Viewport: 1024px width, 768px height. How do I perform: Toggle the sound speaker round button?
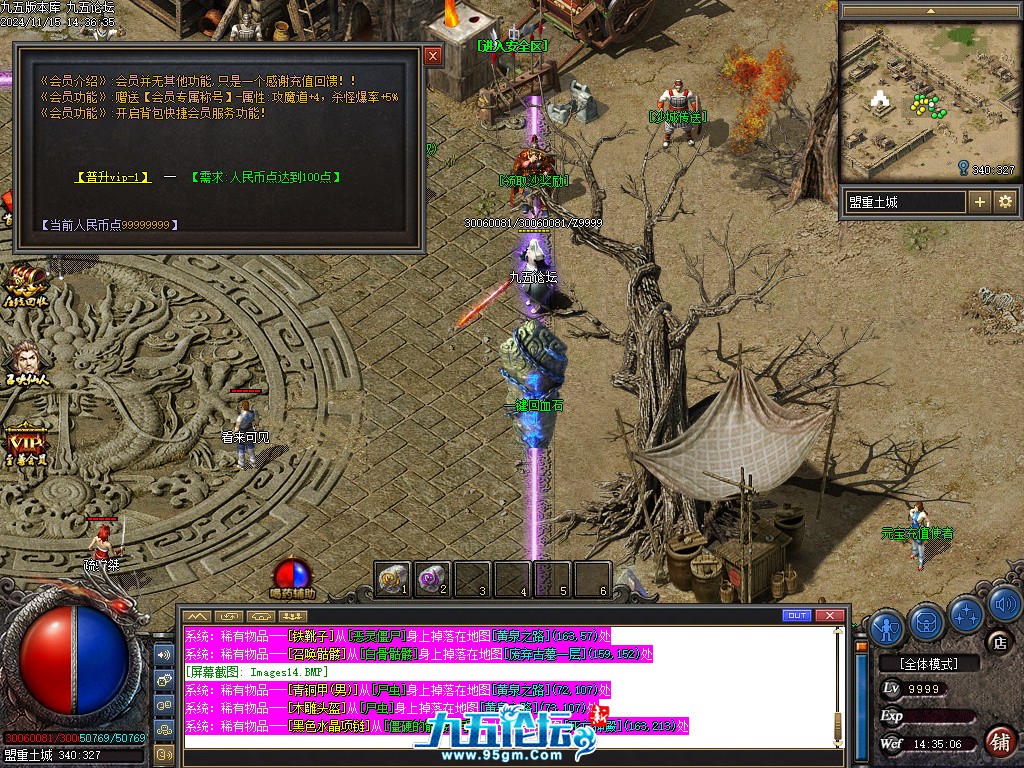1005,602
